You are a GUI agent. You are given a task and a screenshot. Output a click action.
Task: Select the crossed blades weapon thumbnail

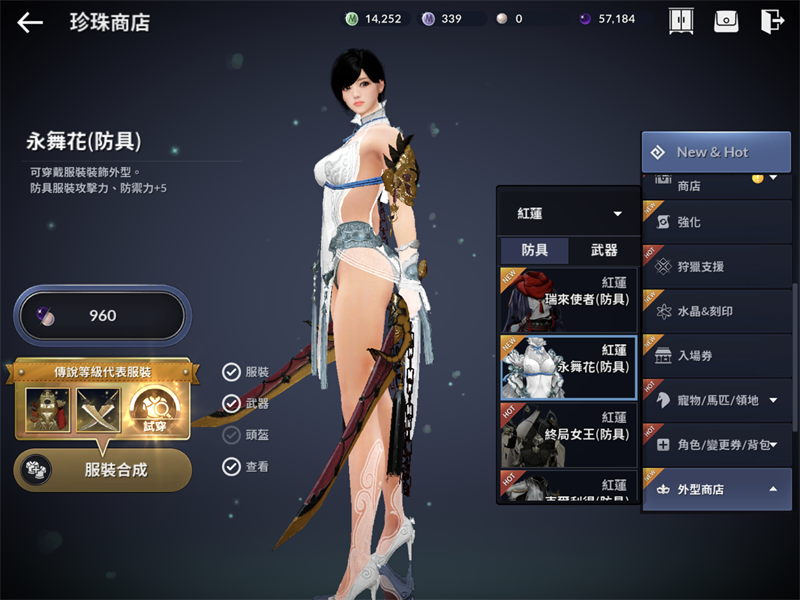pyautogui.click(x=97, y=410)
